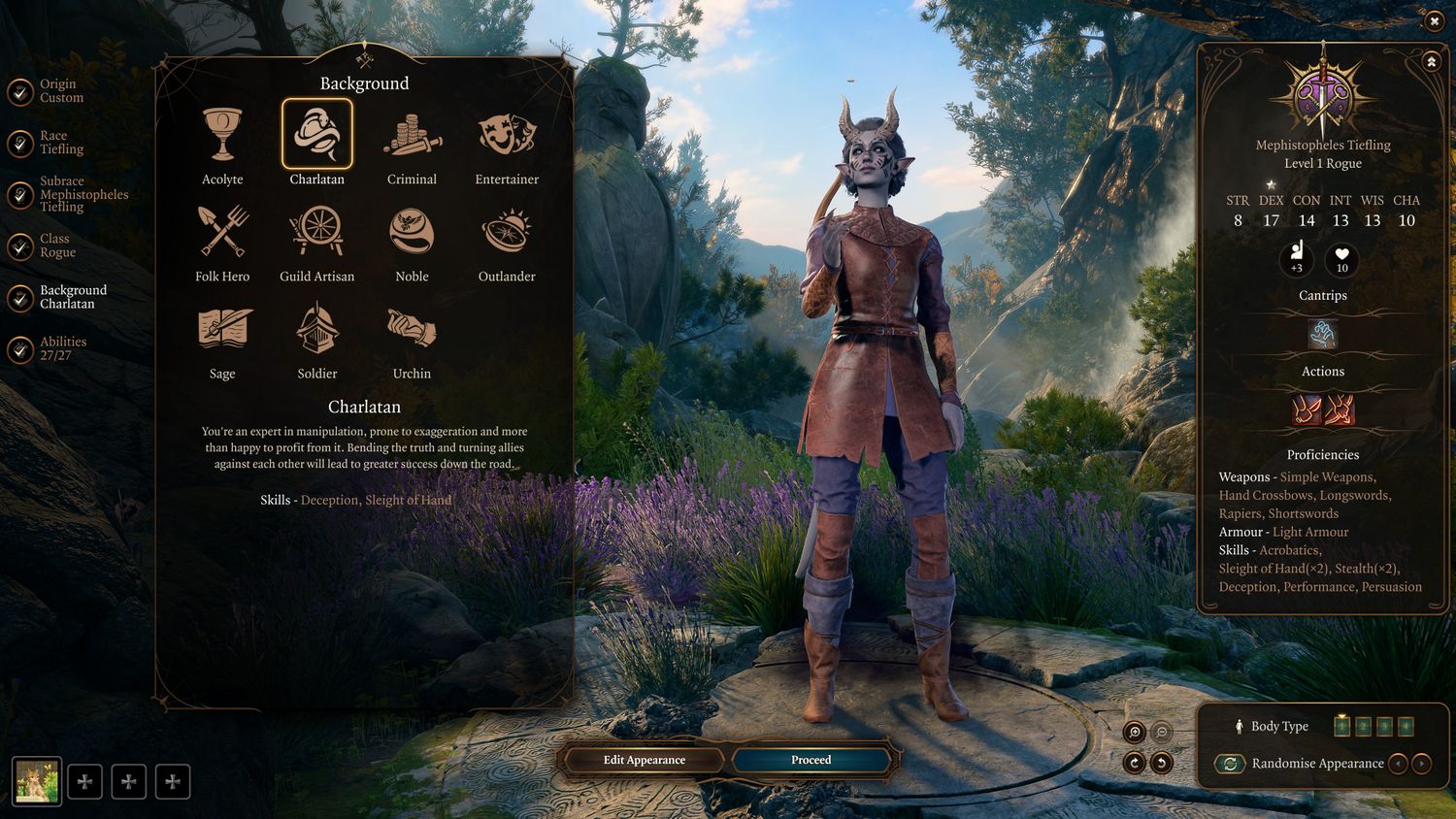Screen dimensions: 1456x819
Task: Select the Acolyte background
Action: 222,136
